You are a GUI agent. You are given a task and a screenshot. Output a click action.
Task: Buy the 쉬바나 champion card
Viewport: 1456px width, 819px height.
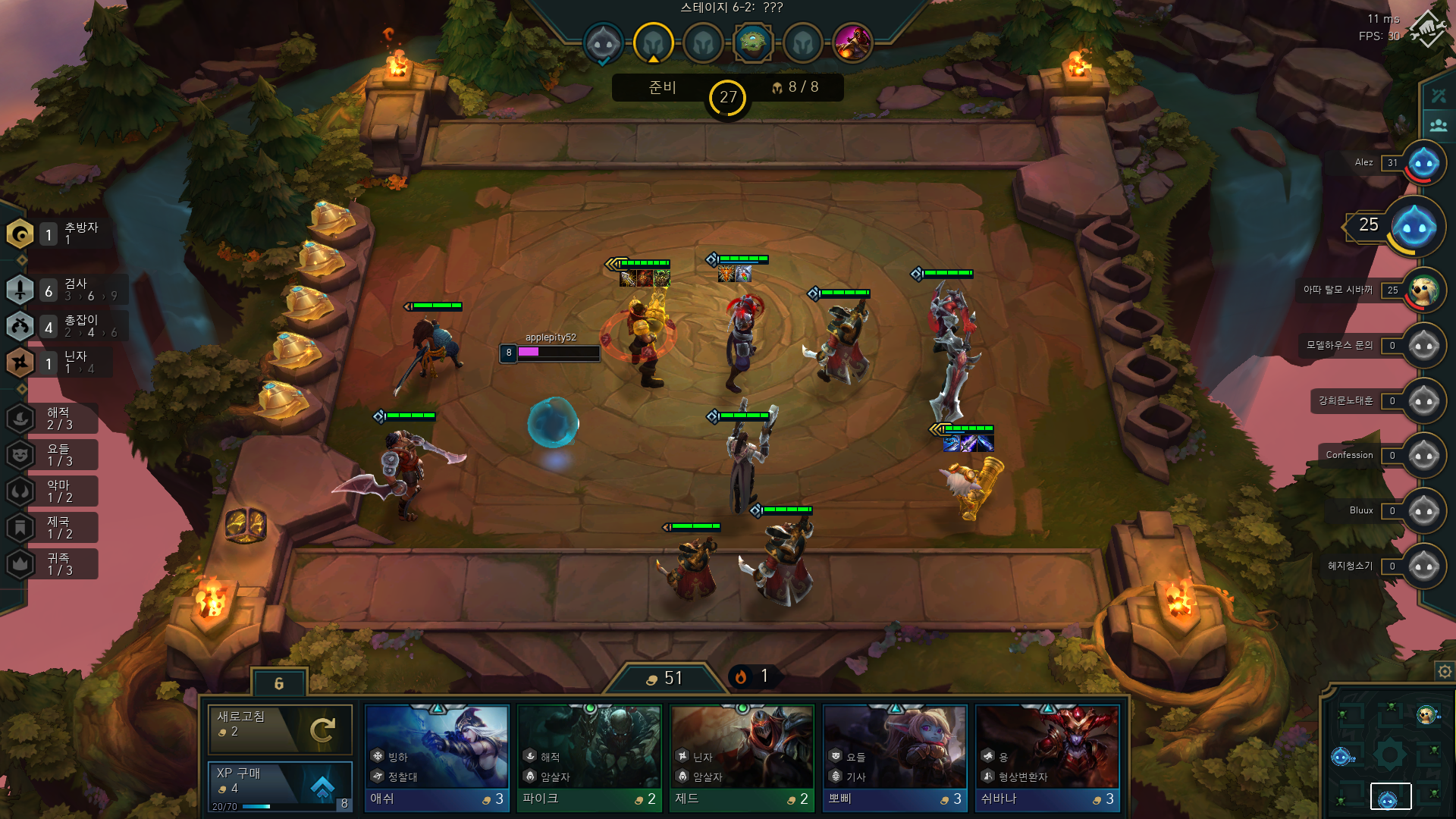tap(1047, 758)
